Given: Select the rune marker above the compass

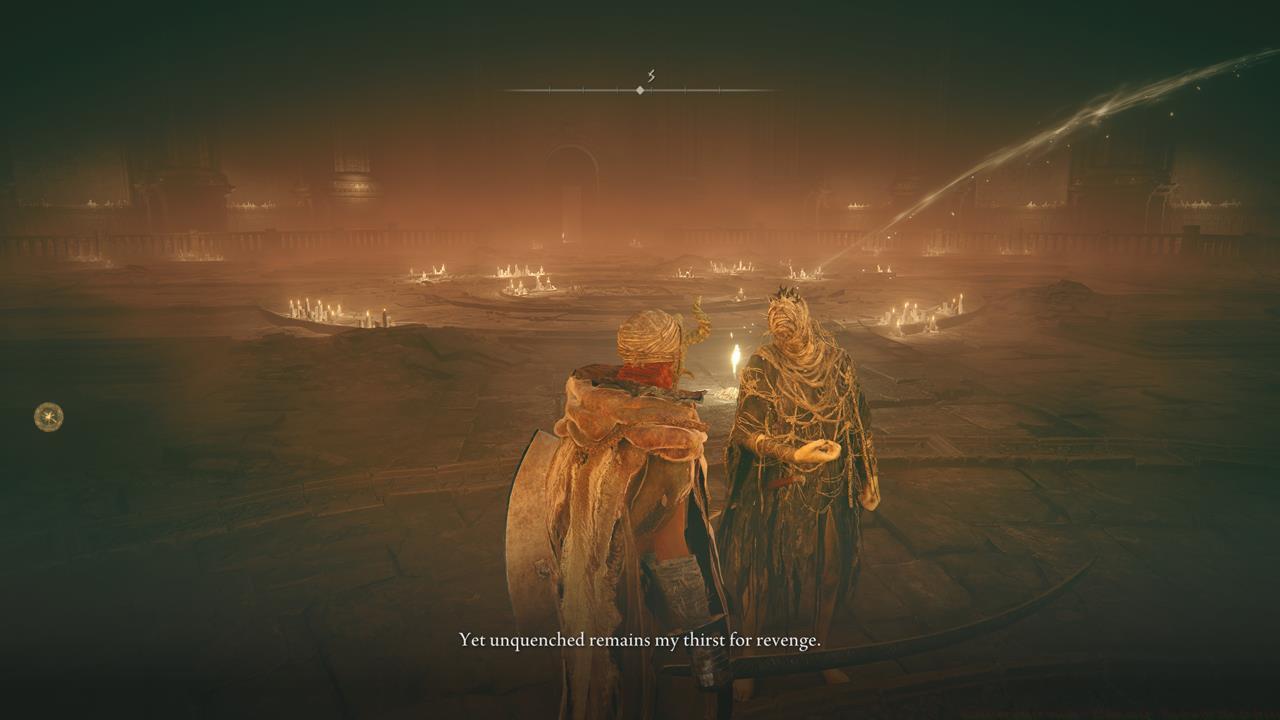Looking at the screenshot, I should 650,76.
